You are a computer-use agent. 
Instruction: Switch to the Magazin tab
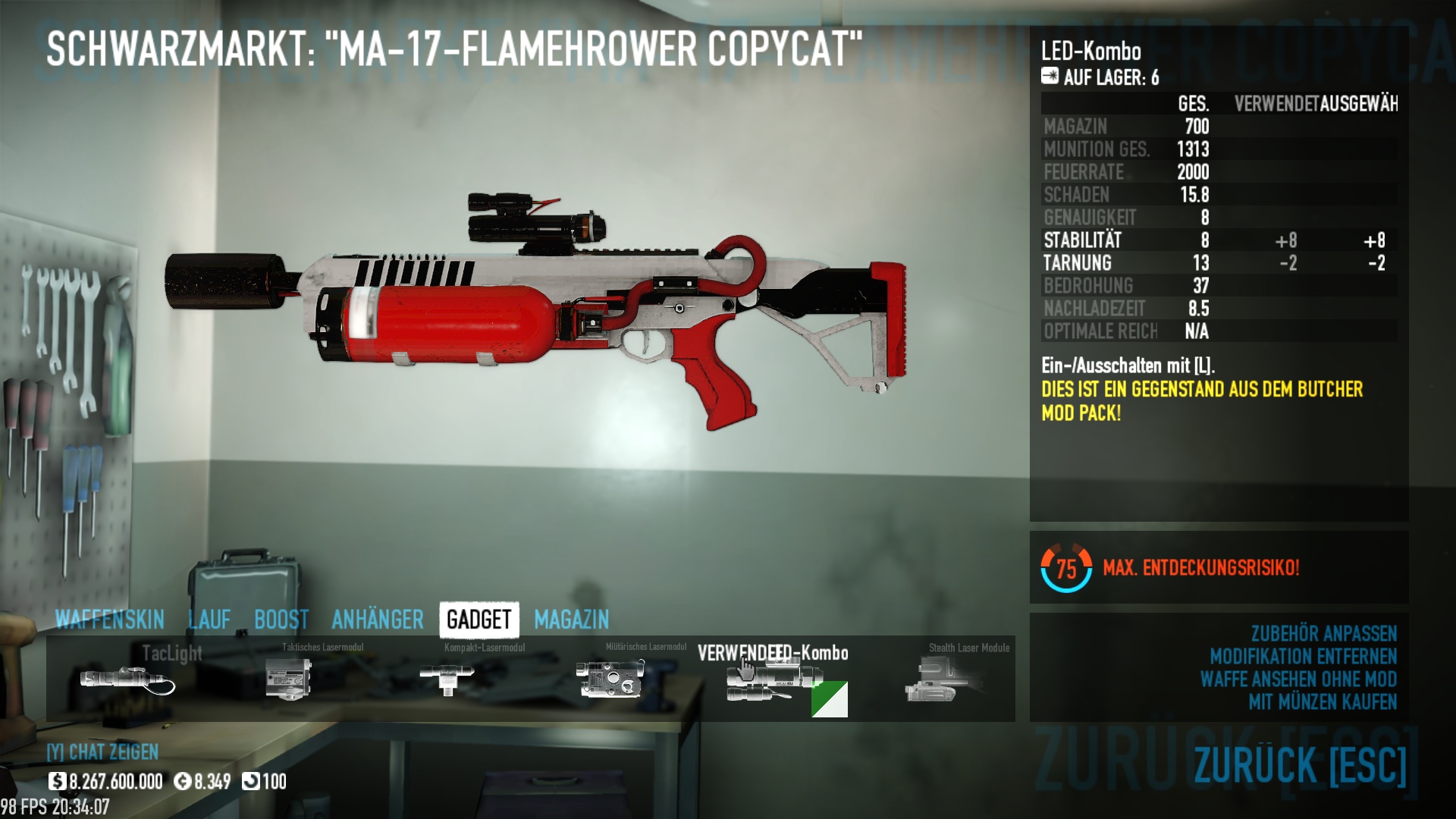[x=572, y=620]
